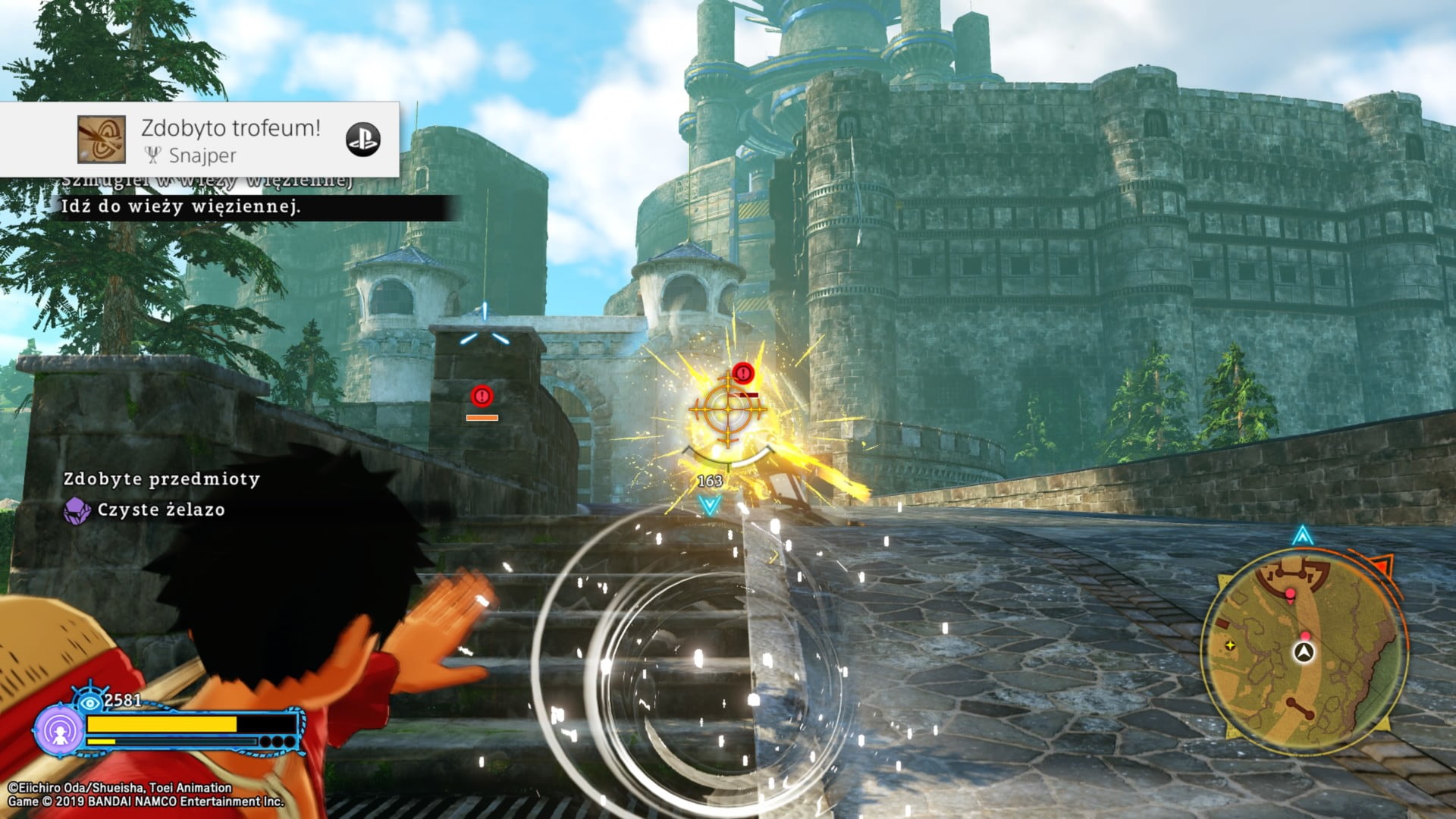Select the quest objective 'Idź do wieży więziennej'
This screenshot has width=1456, height=819.
[x=180, y=207]
